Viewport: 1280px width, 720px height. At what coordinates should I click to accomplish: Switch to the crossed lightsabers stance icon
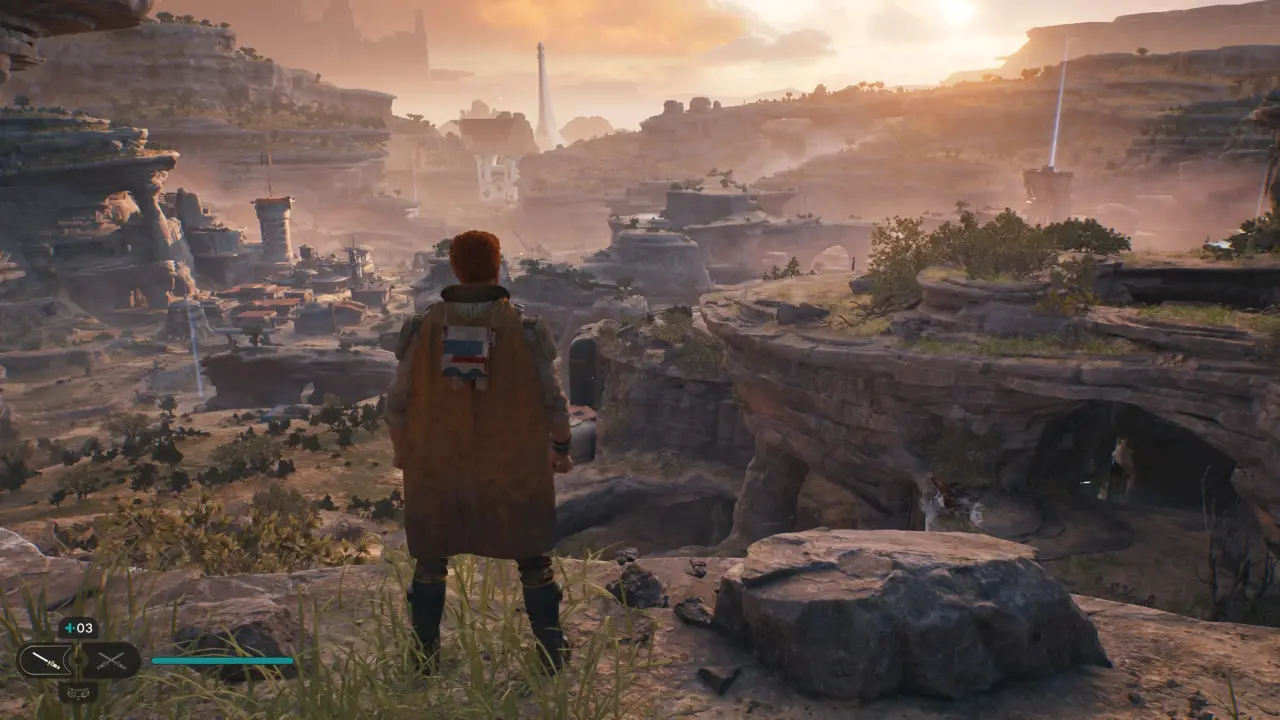[109, 660]
